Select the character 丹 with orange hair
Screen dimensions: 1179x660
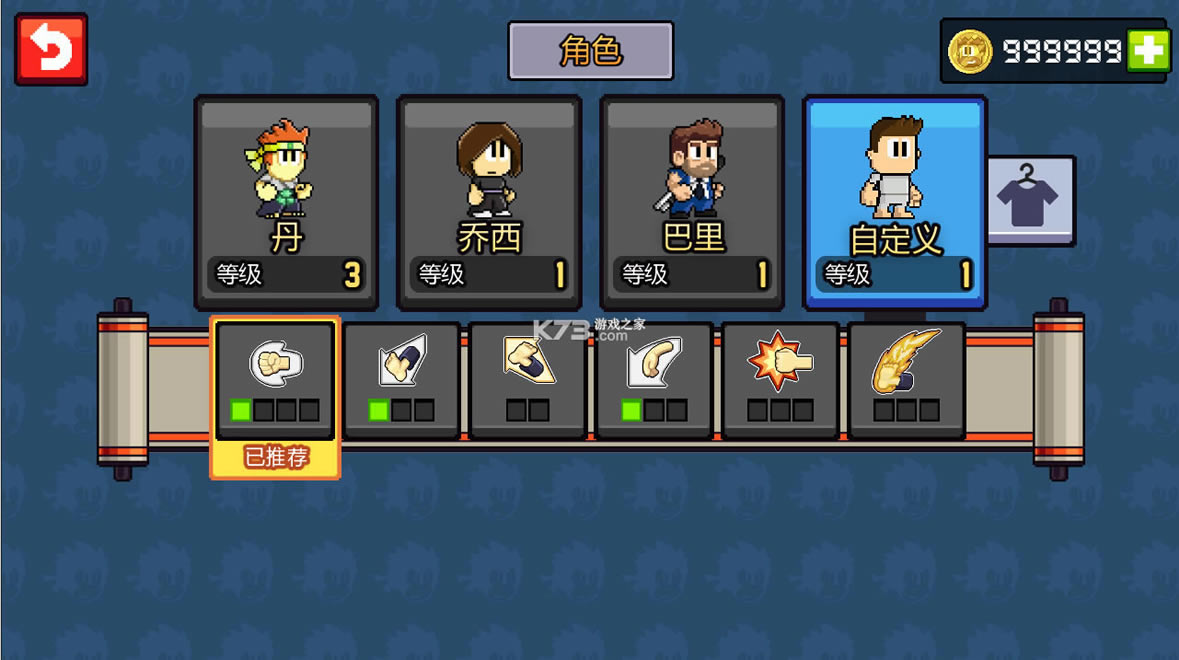point(286,201)
